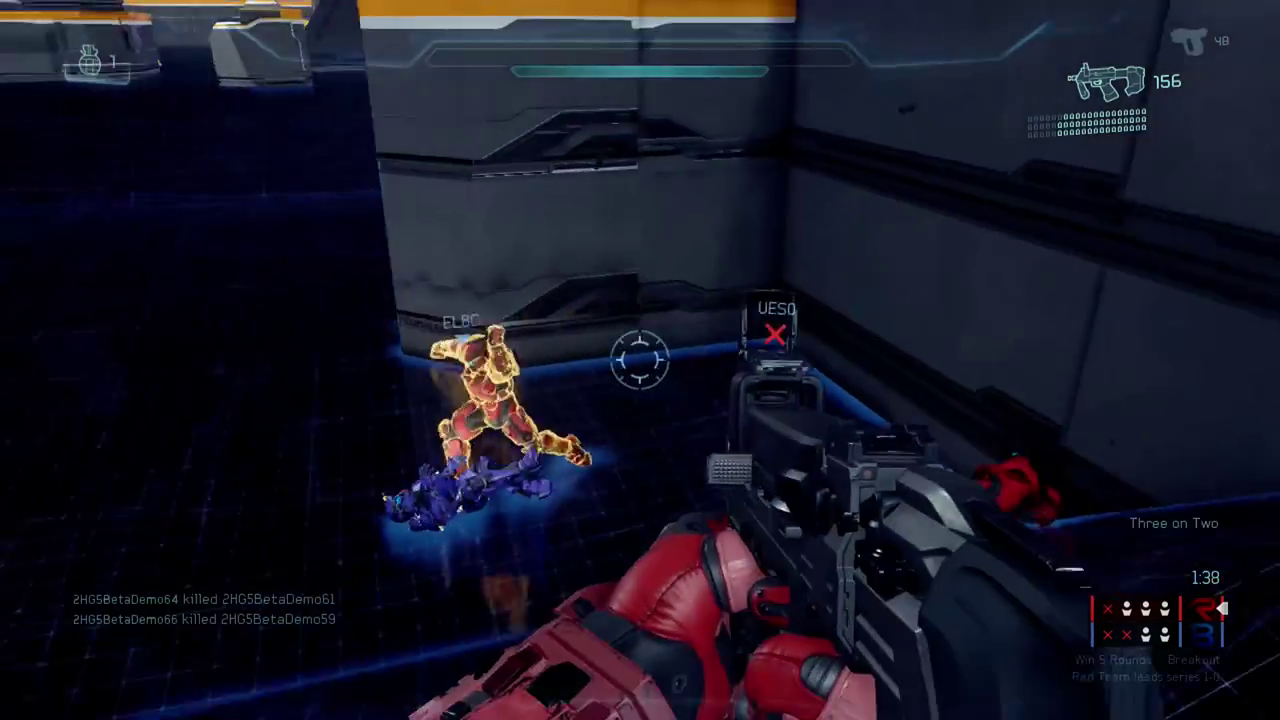
Task: Toggle the first elimination X on the blue row
Action: pos(1108,634)
